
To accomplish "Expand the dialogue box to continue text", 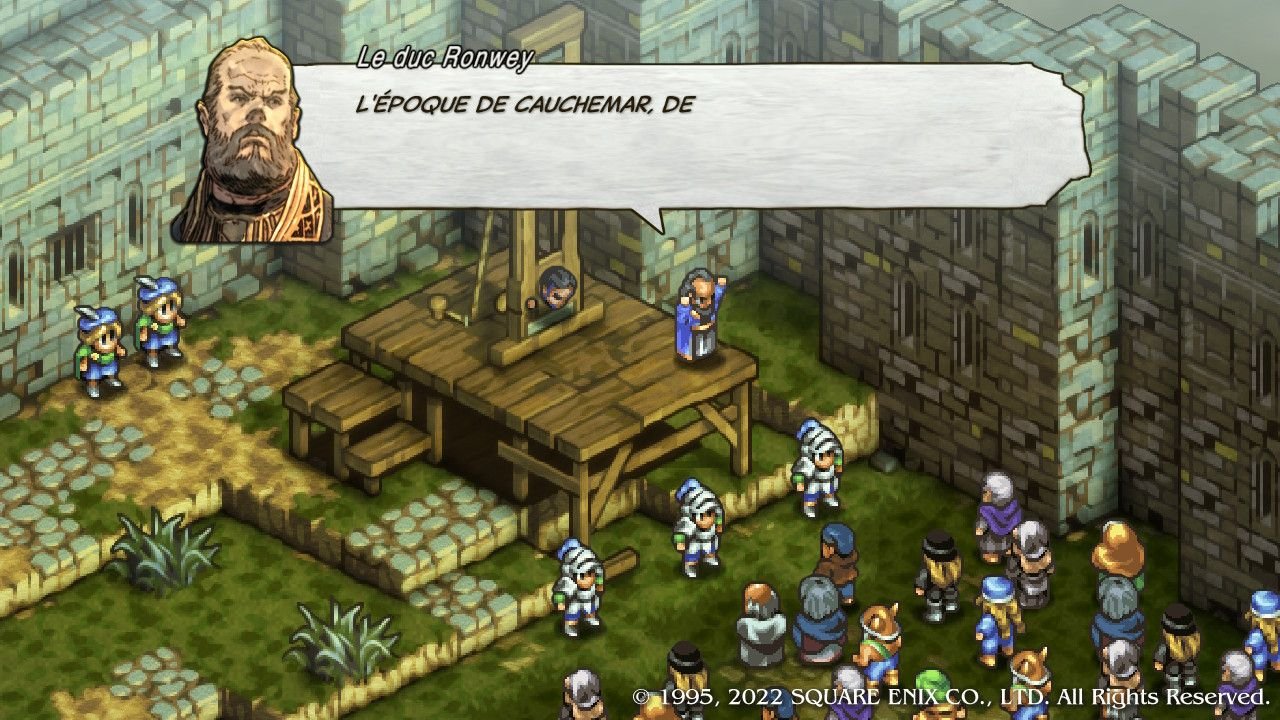I will [700, 150].
